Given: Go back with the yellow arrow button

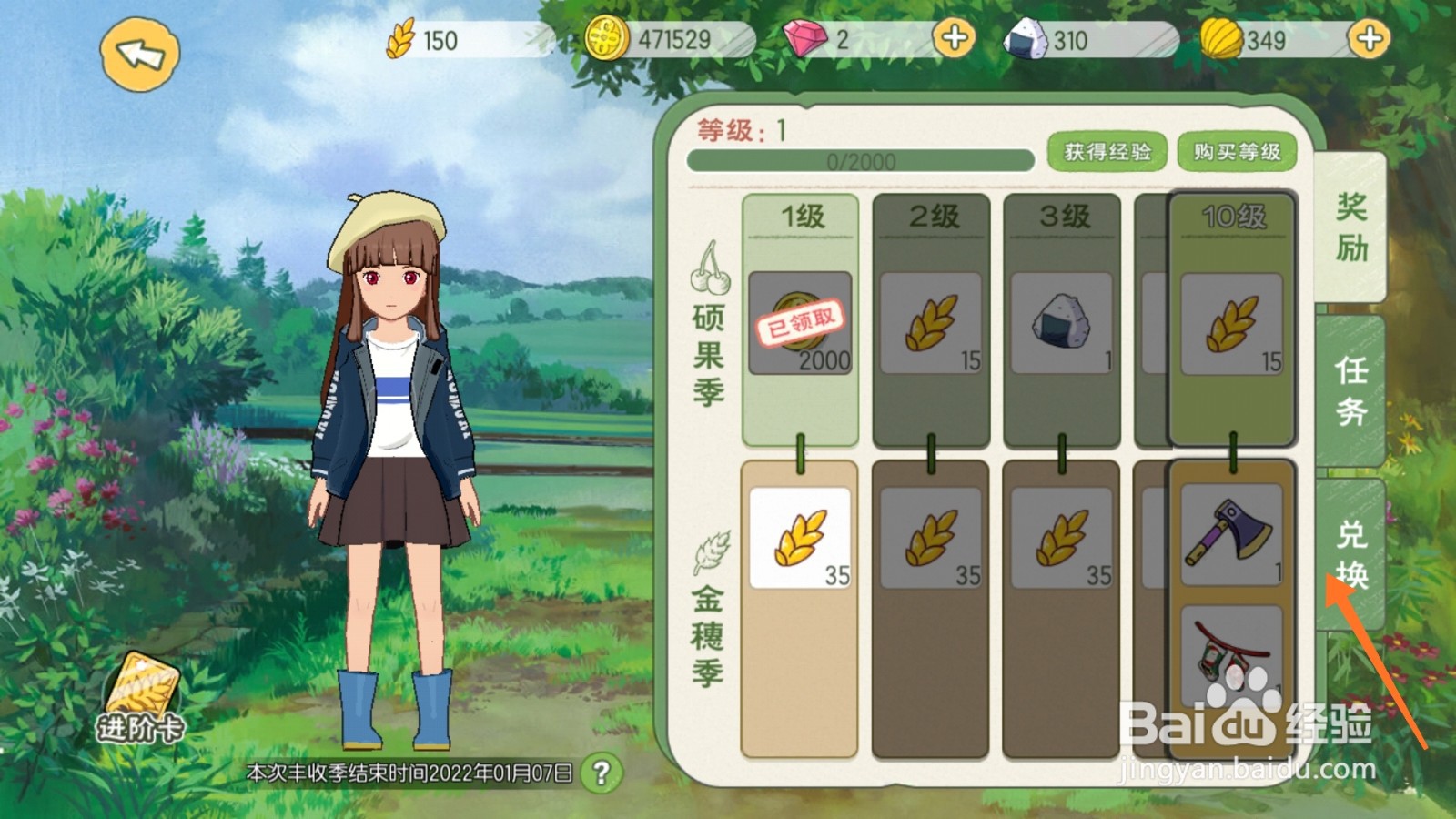Looking at the screenshot, I should [139, 55].
